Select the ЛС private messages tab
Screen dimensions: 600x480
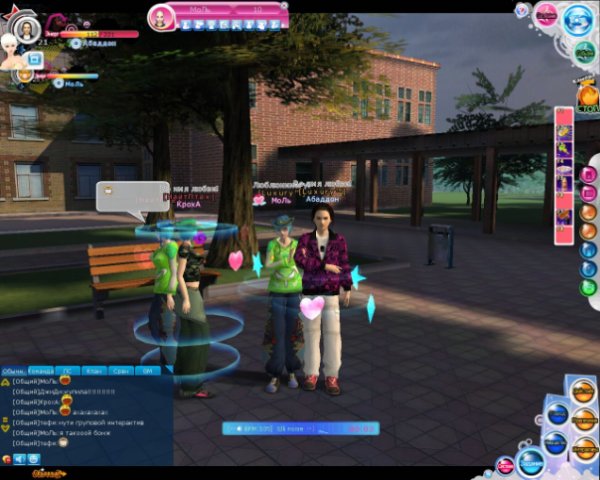tap(67, 370)
